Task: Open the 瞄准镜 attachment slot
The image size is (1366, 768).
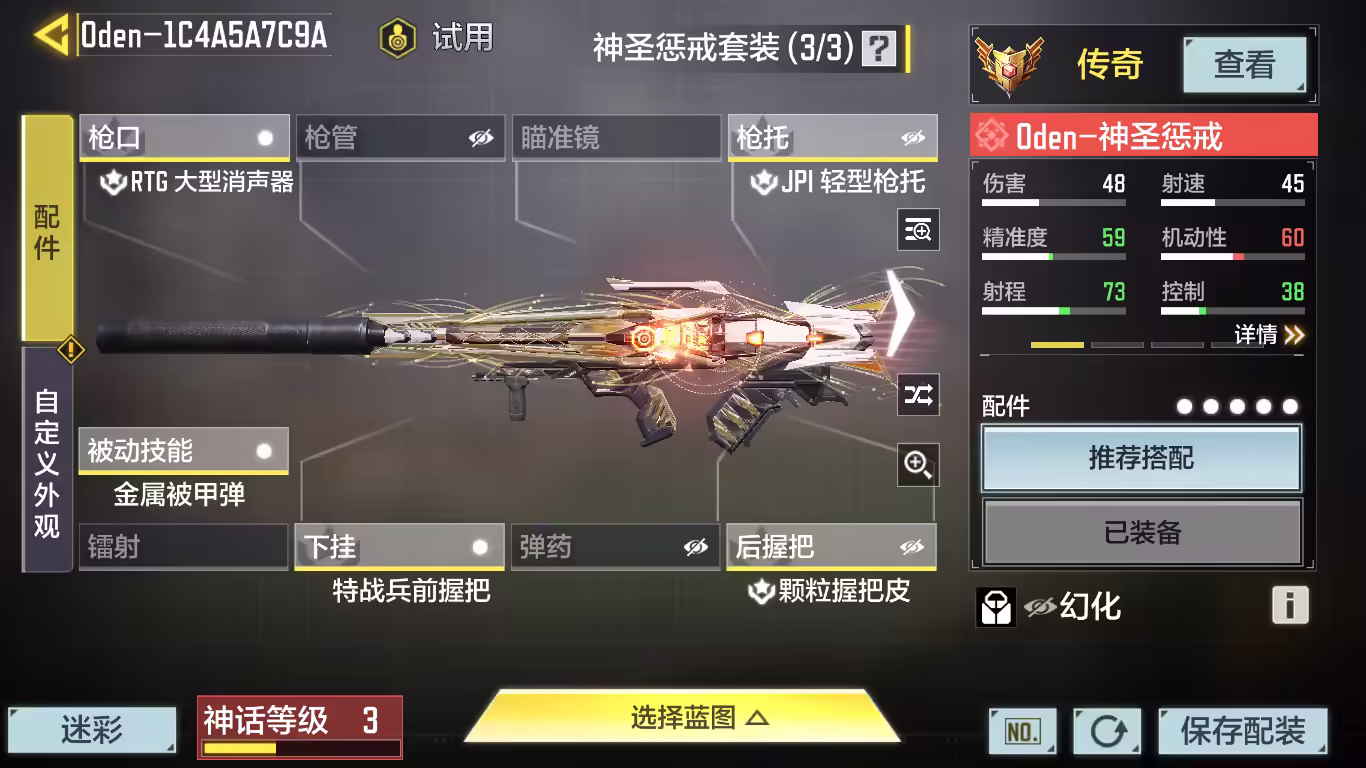Action: point(616,138)
